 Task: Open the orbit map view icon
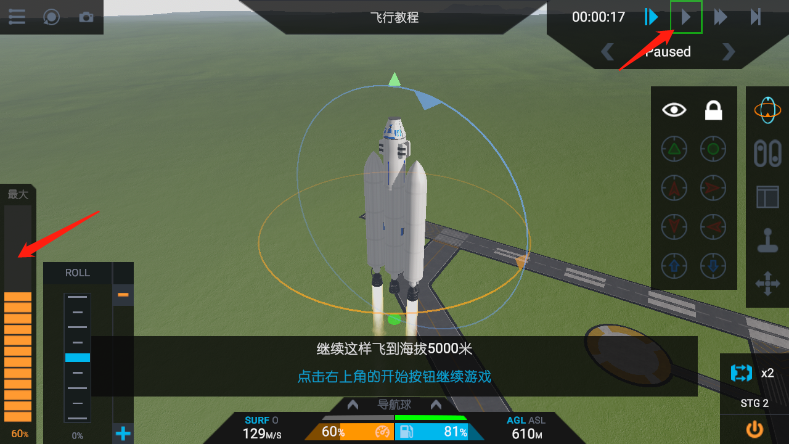click(767, 110)
